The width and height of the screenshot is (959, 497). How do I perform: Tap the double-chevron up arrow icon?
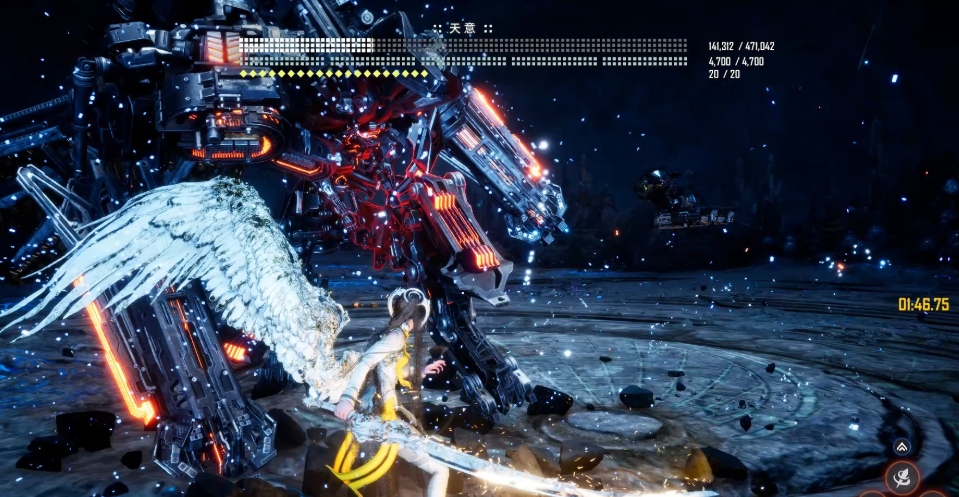click(902, 448)
